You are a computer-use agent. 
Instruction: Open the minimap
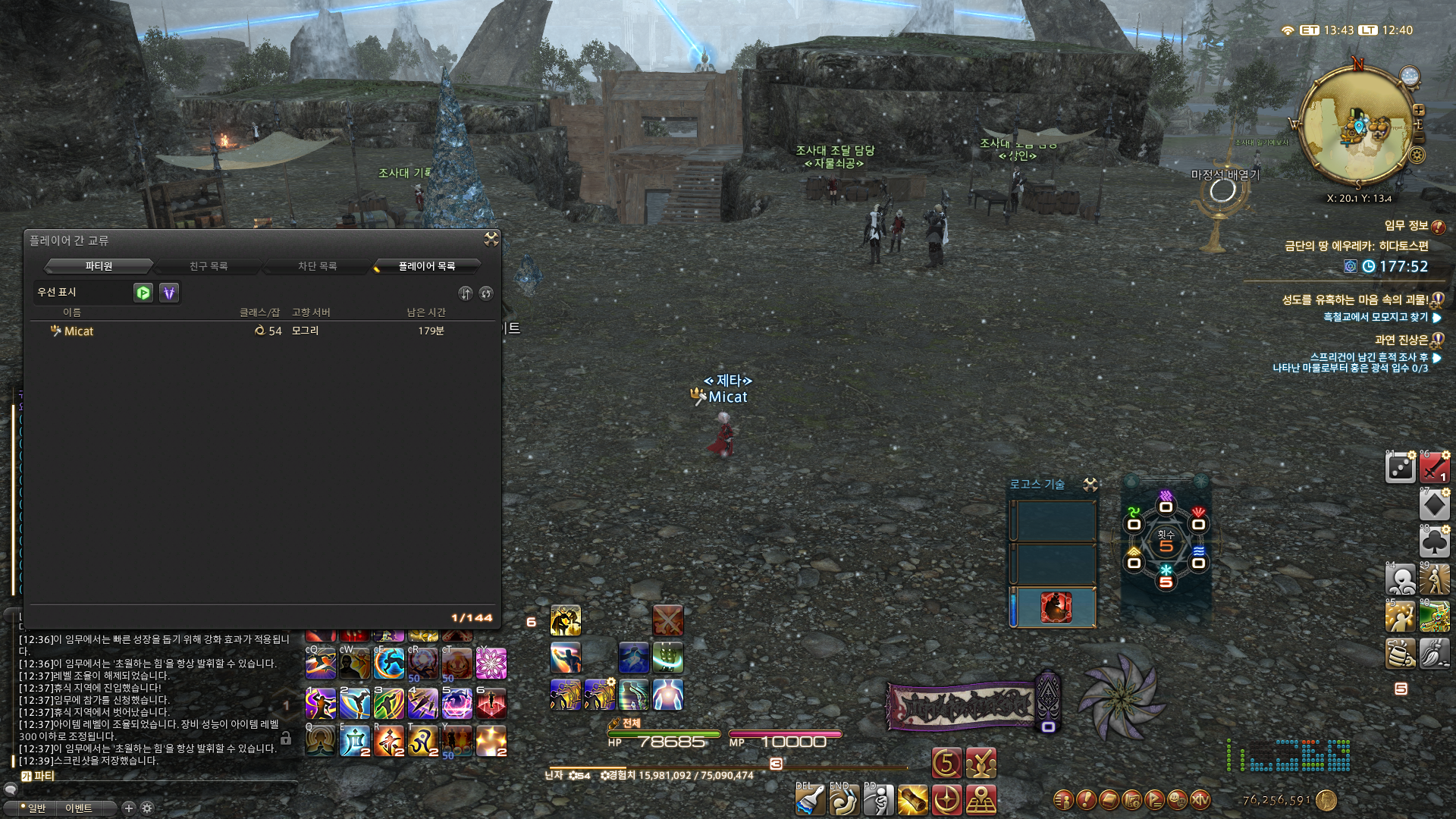tap(1357, 125)
